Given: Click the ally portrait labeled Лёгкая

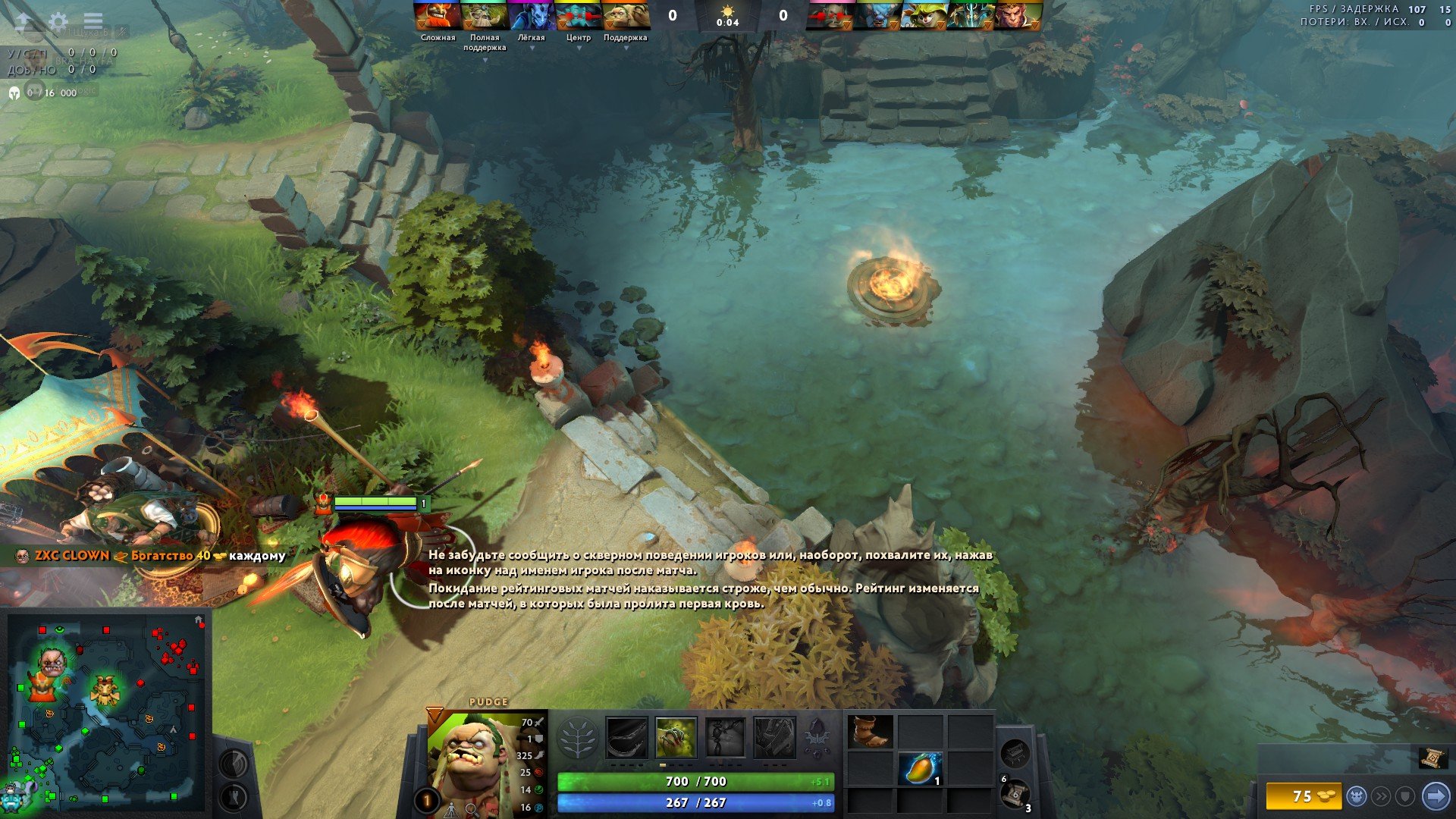Looking at the screenshot, I should coord(531,15).
